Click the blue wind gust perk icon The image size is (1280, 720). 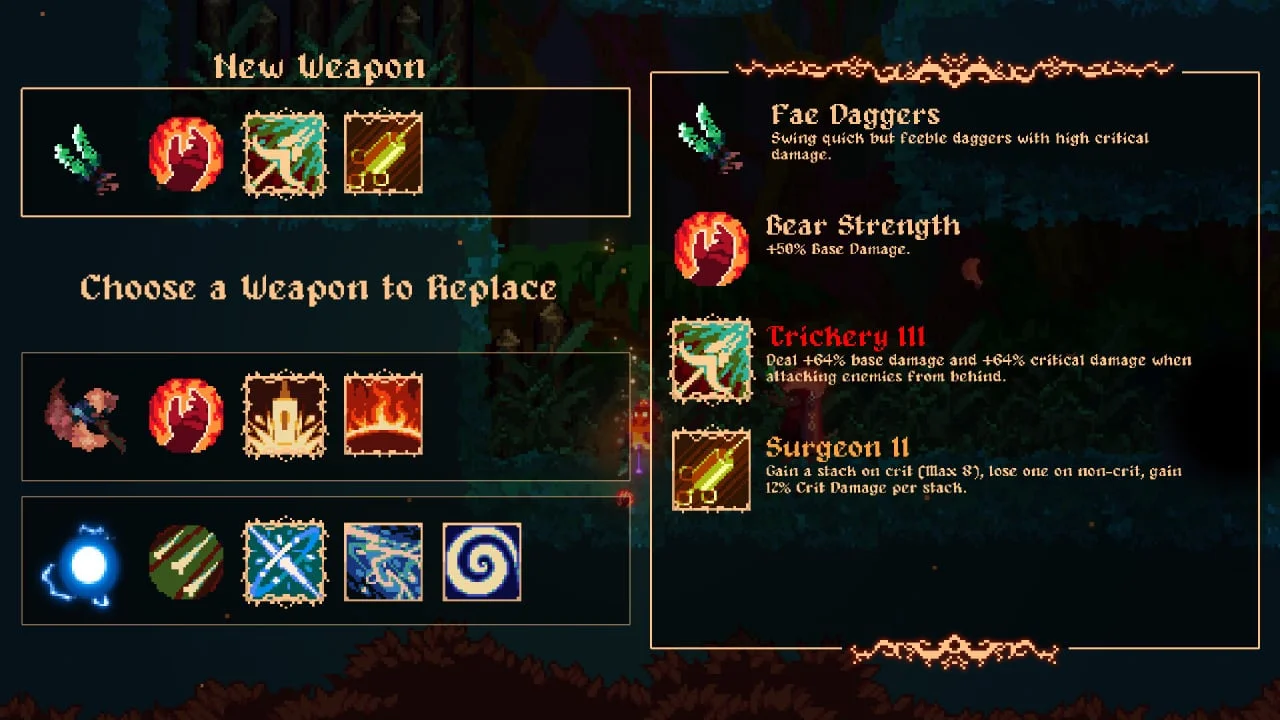(x=383, y=562)
